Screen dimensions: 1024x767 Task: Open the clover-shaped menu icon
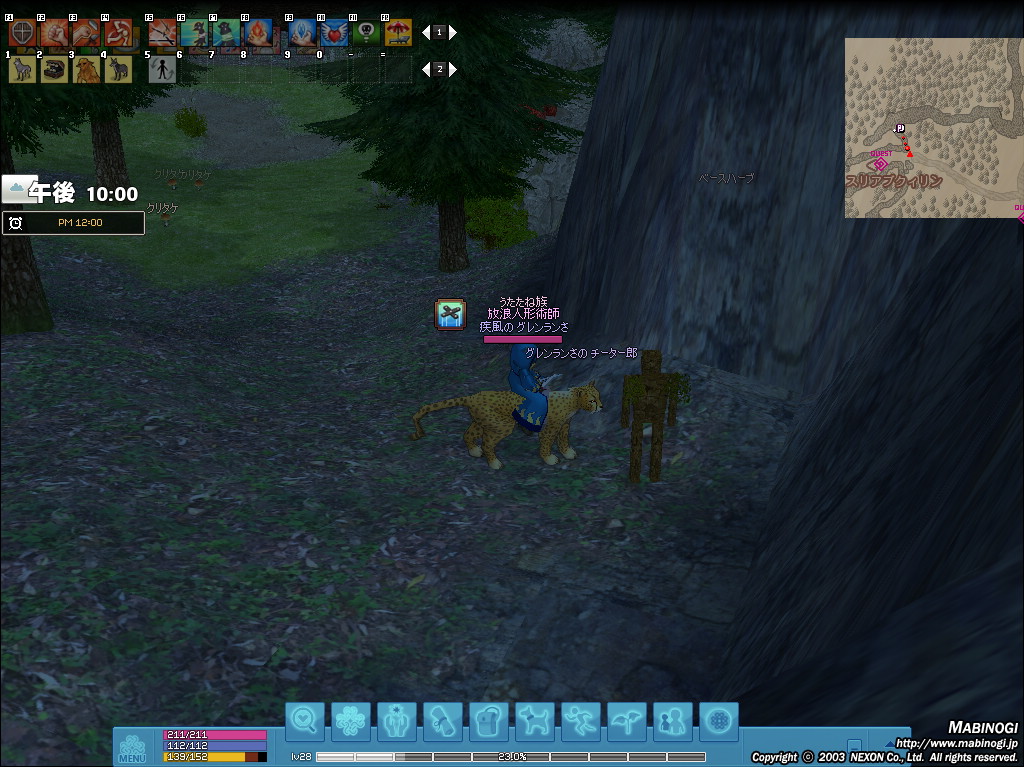[x=351, y=721]
